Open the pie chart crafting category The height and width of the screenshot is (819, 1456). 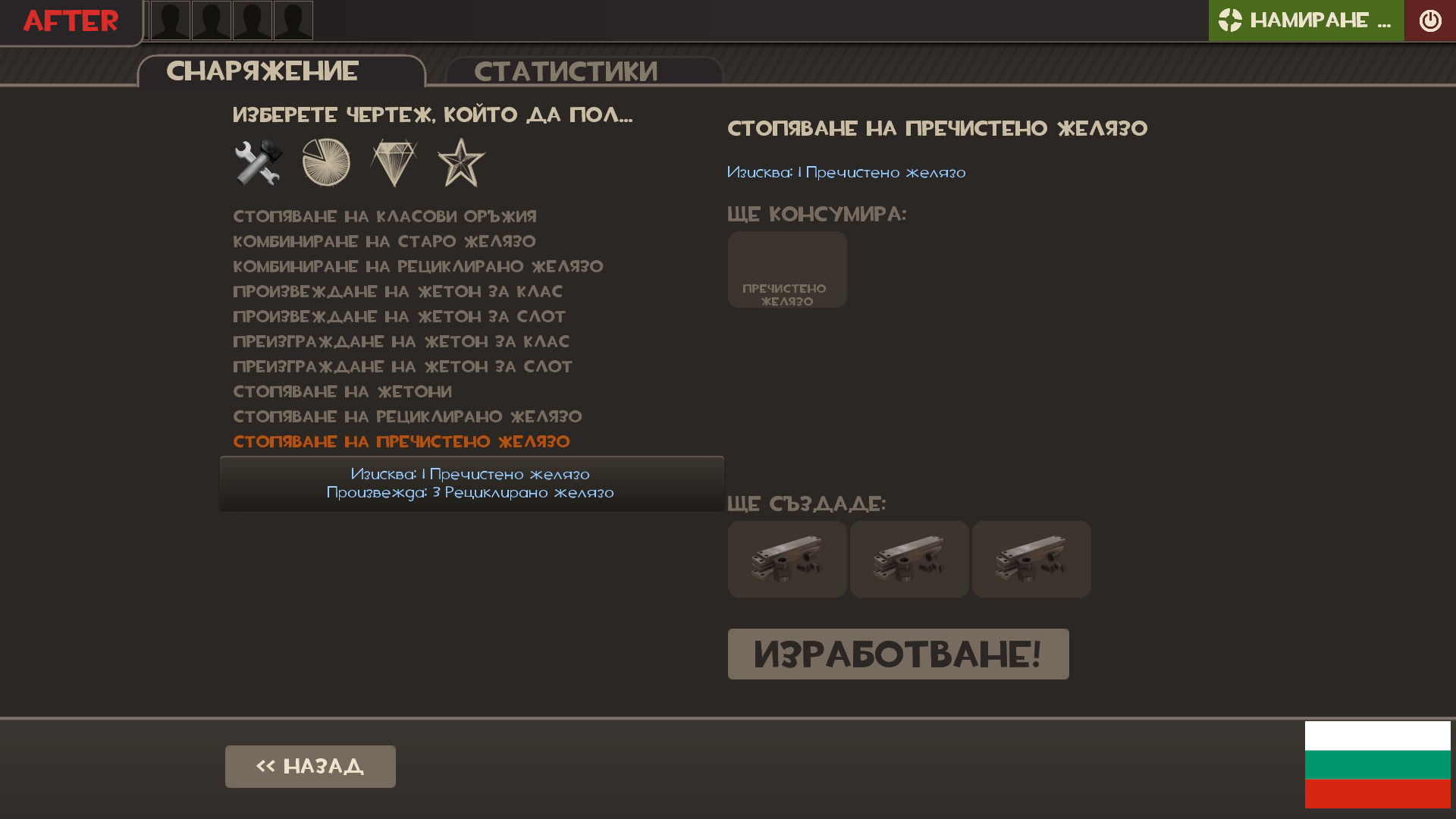pos(326,162)
